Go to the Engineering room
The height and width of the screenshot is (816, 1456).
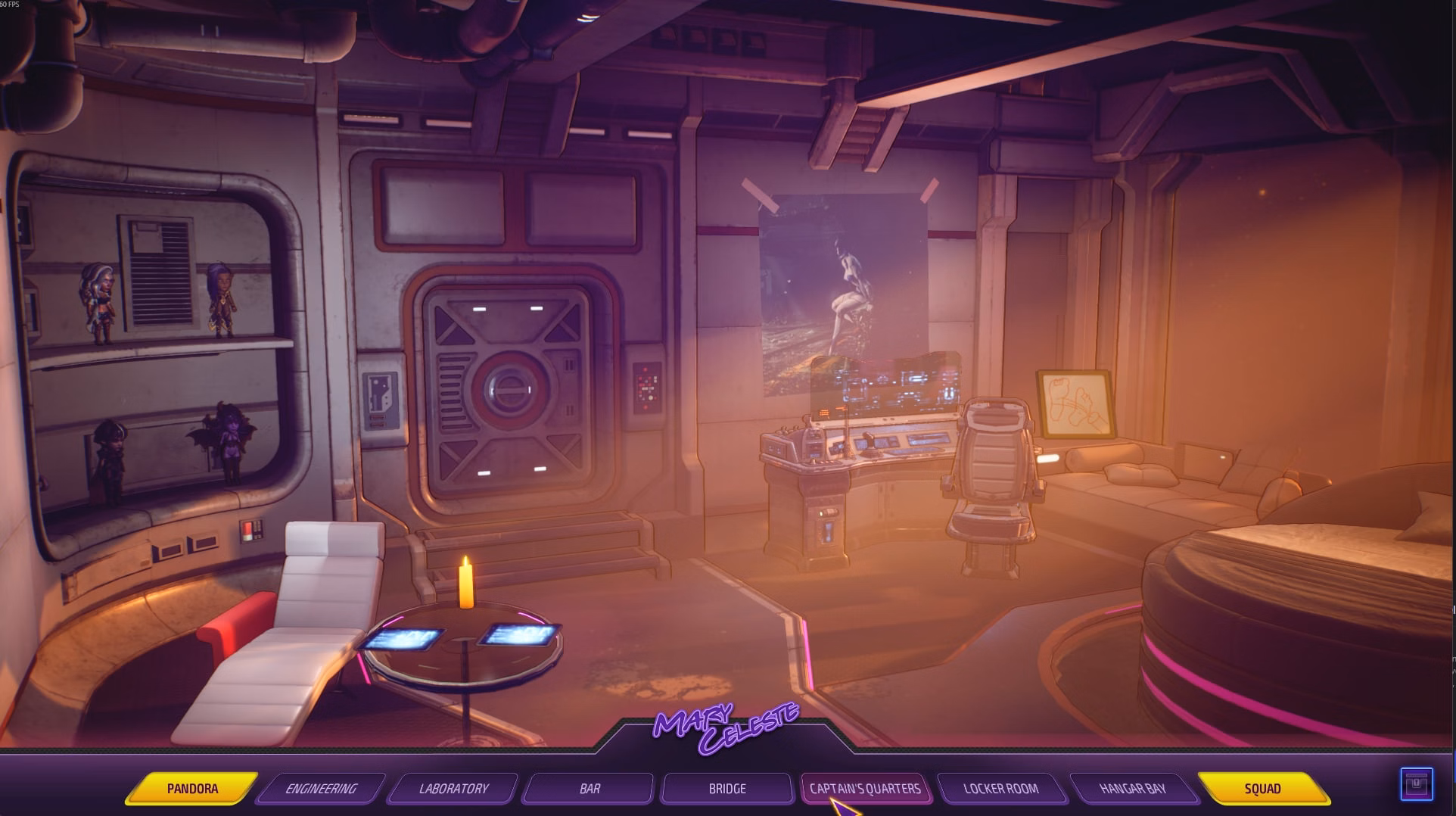321,789
